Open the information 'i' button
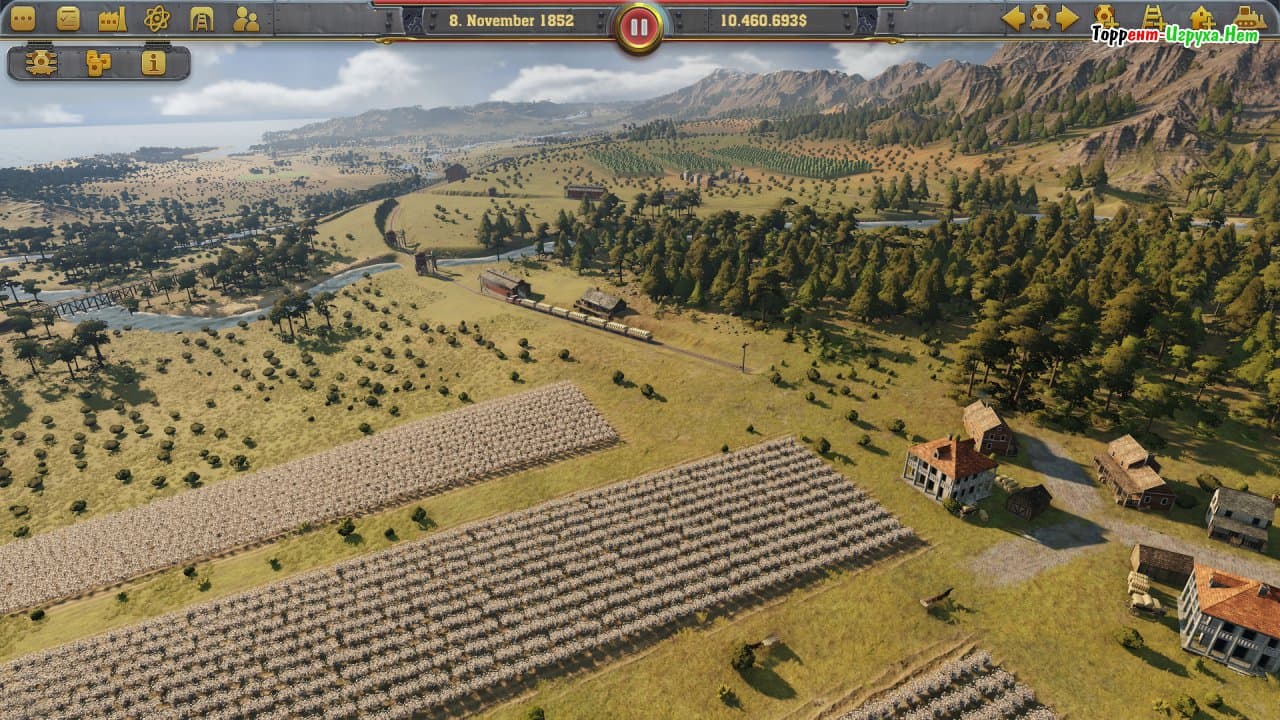 (x=153, y=63)
